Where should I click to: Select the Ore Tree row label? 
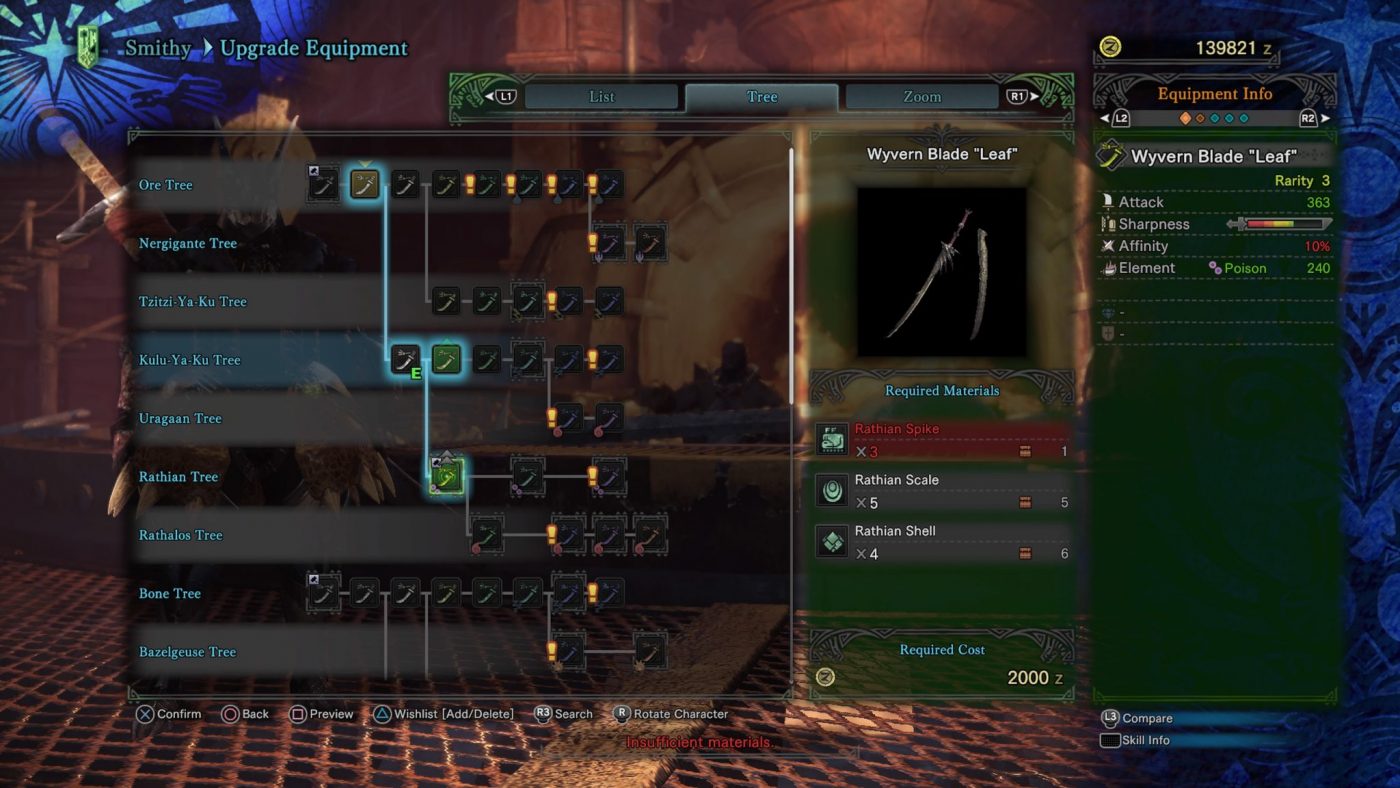click(166, 185)
